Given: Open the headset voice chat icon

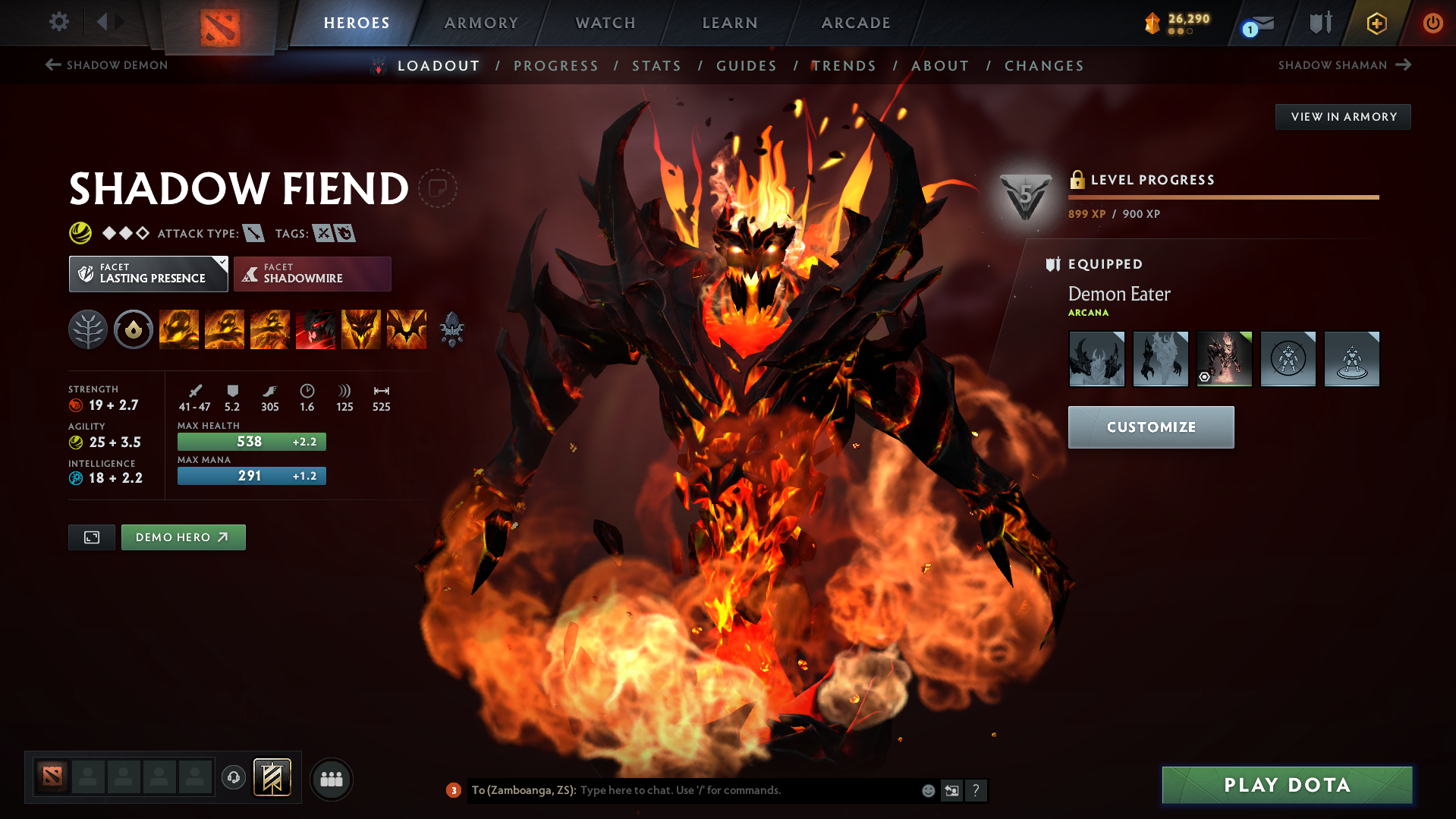Looking at the screenshot, I should point(233,778).
